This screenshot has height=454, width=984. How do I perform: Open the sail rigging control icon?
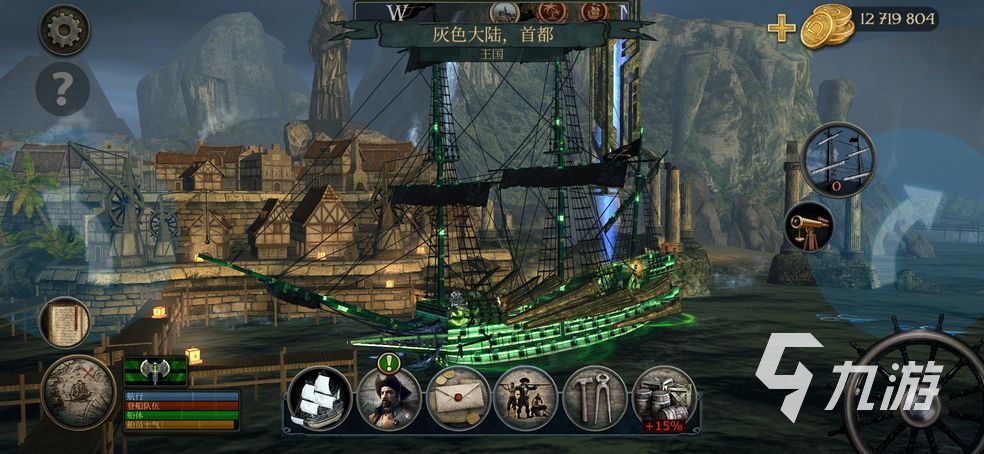click(x=838, y=159)
